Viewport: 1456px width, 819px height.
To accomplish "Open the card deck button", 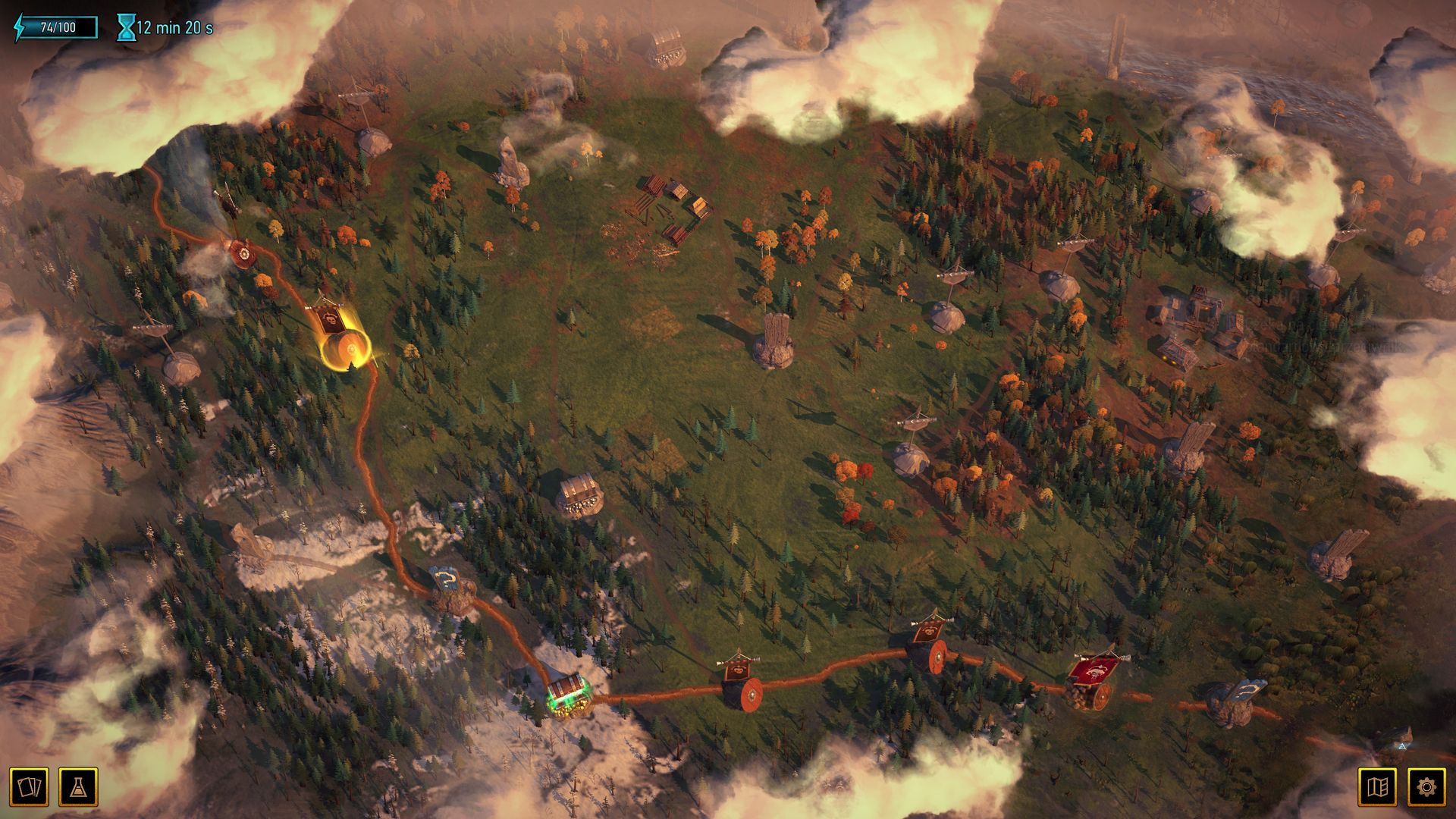I will click(x=29, y=786).
